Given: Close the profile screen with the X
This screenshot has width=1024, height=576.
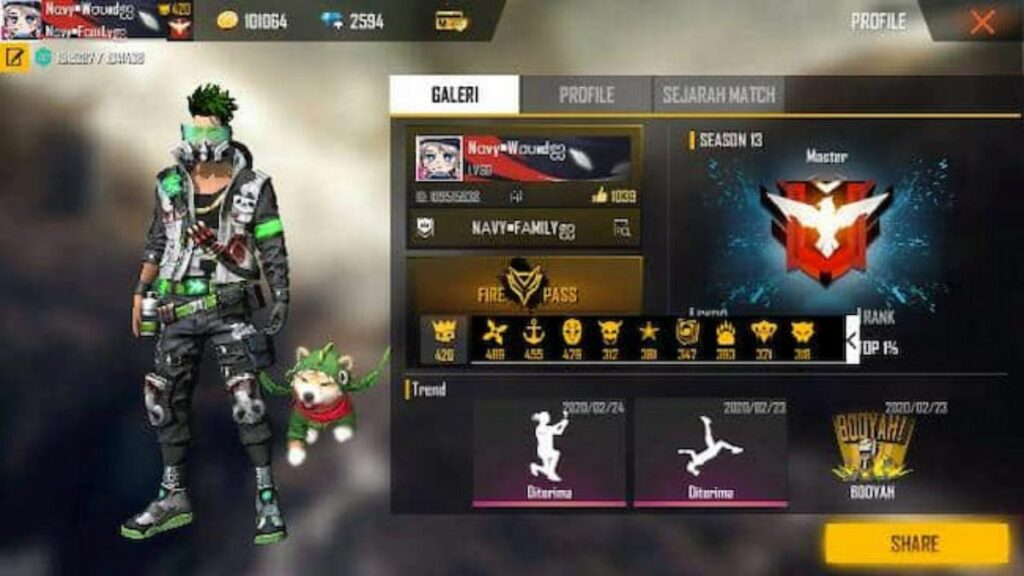Looking at the screenshot, I should coord(982,22).
